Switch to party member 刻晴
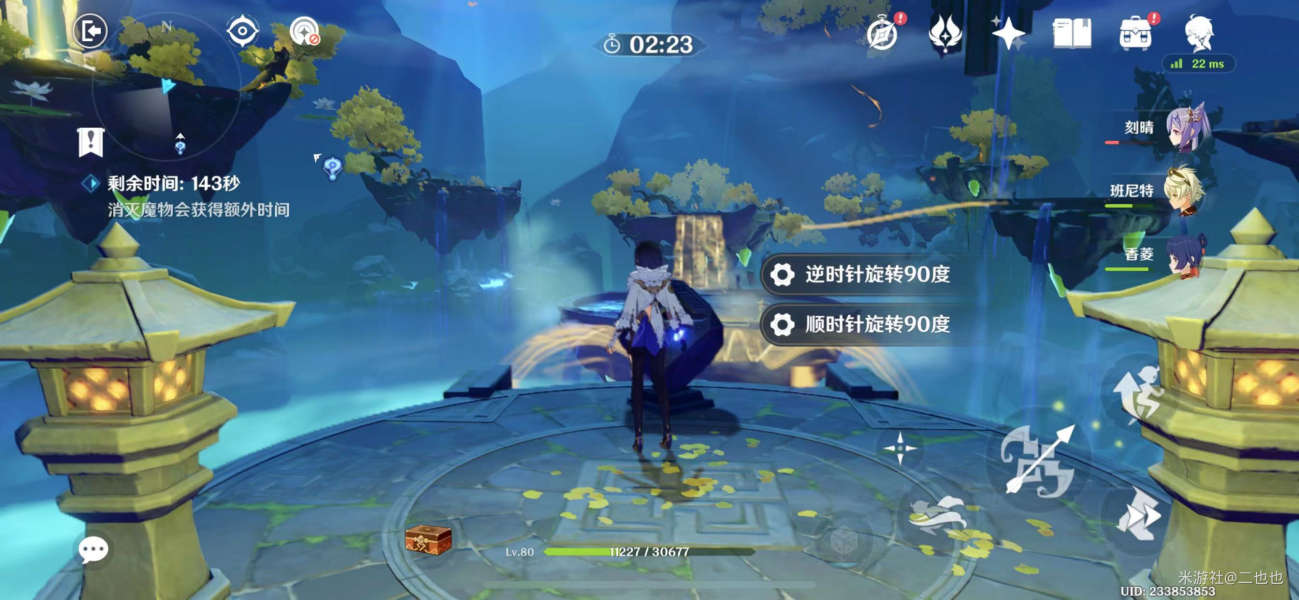Viewport: 1299px width, 600px height. click(x=1187, y=130)
